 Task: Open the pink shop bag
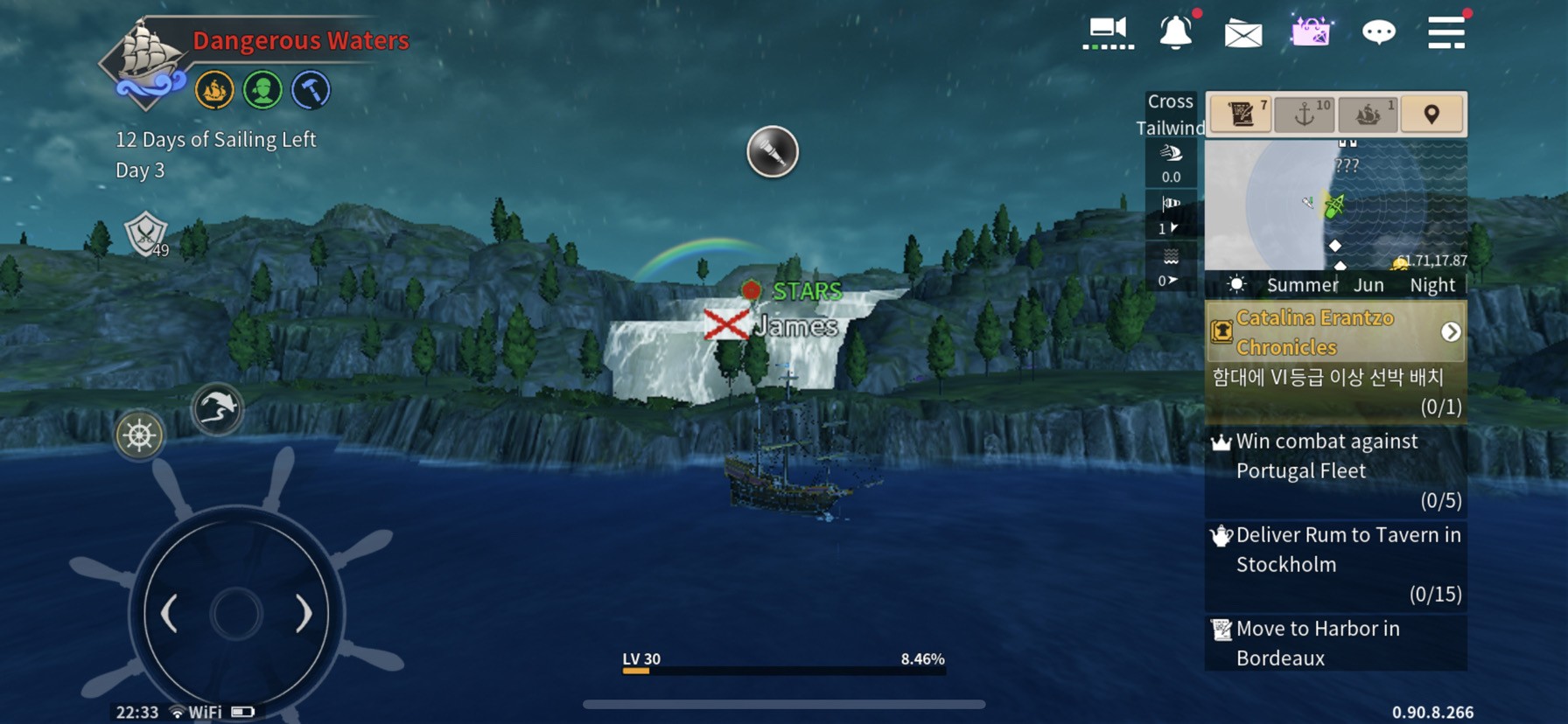(1310, 33)
